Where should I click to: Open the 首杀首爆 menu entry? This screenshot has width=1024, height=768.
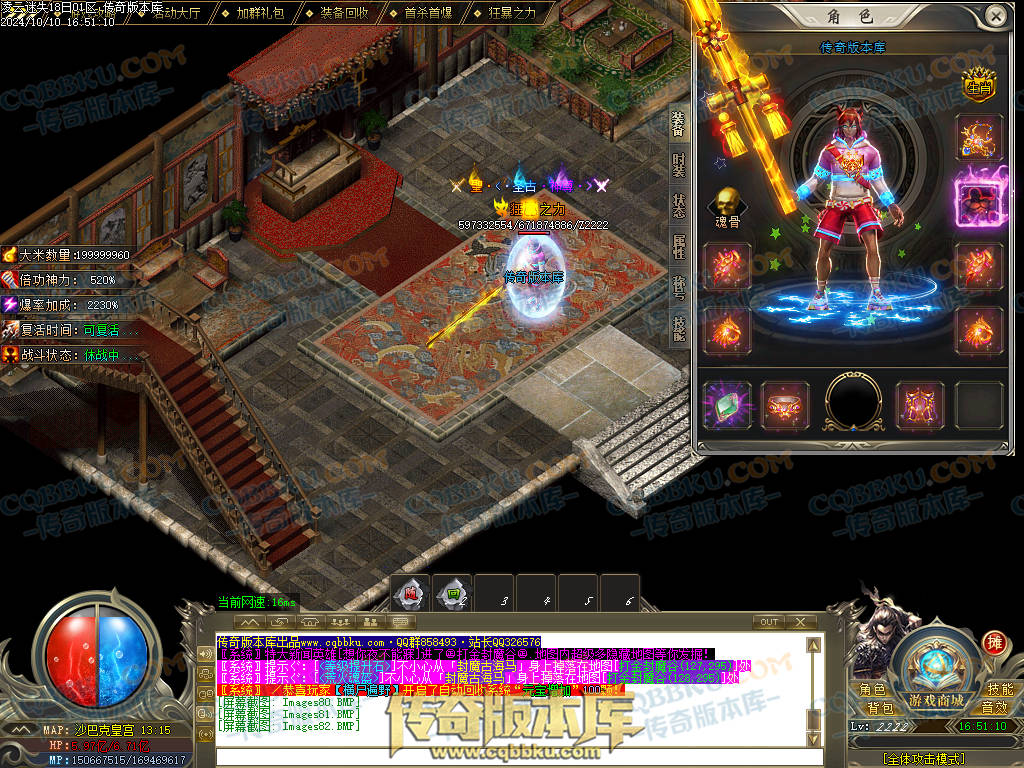pos(428,13)
